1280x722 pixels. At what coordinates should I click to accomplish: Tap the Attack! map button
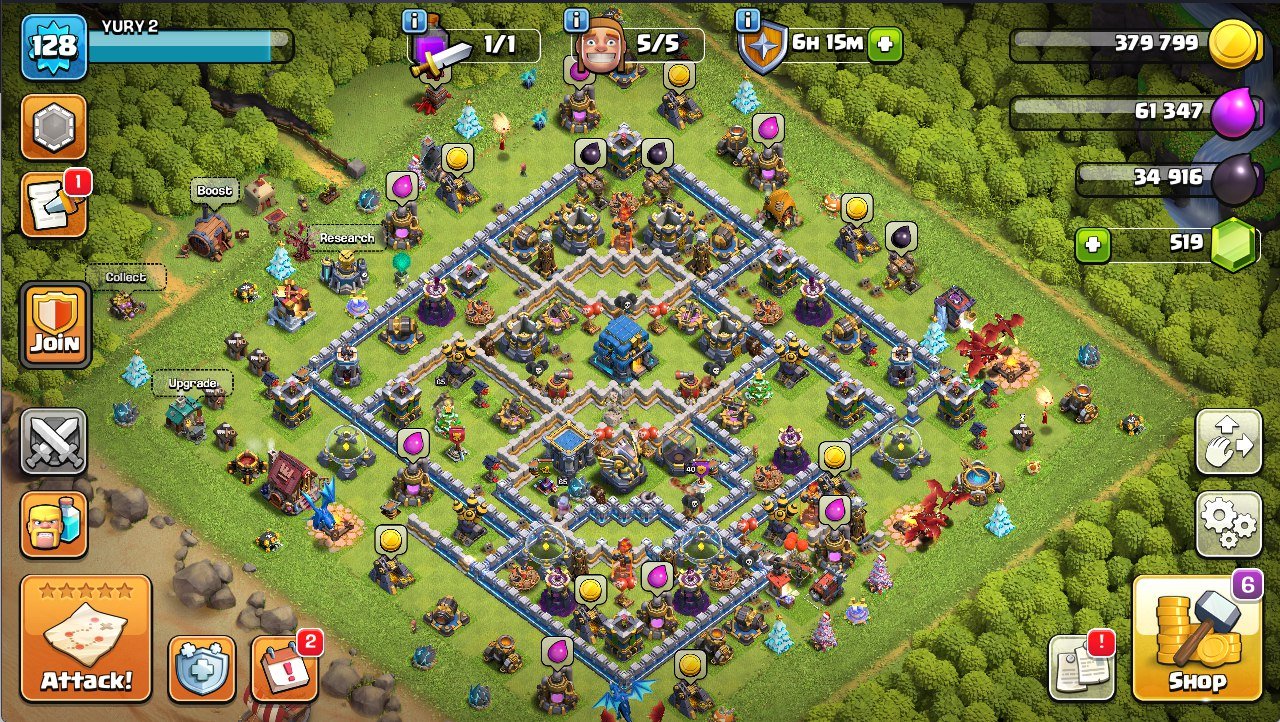pos(86,638)
